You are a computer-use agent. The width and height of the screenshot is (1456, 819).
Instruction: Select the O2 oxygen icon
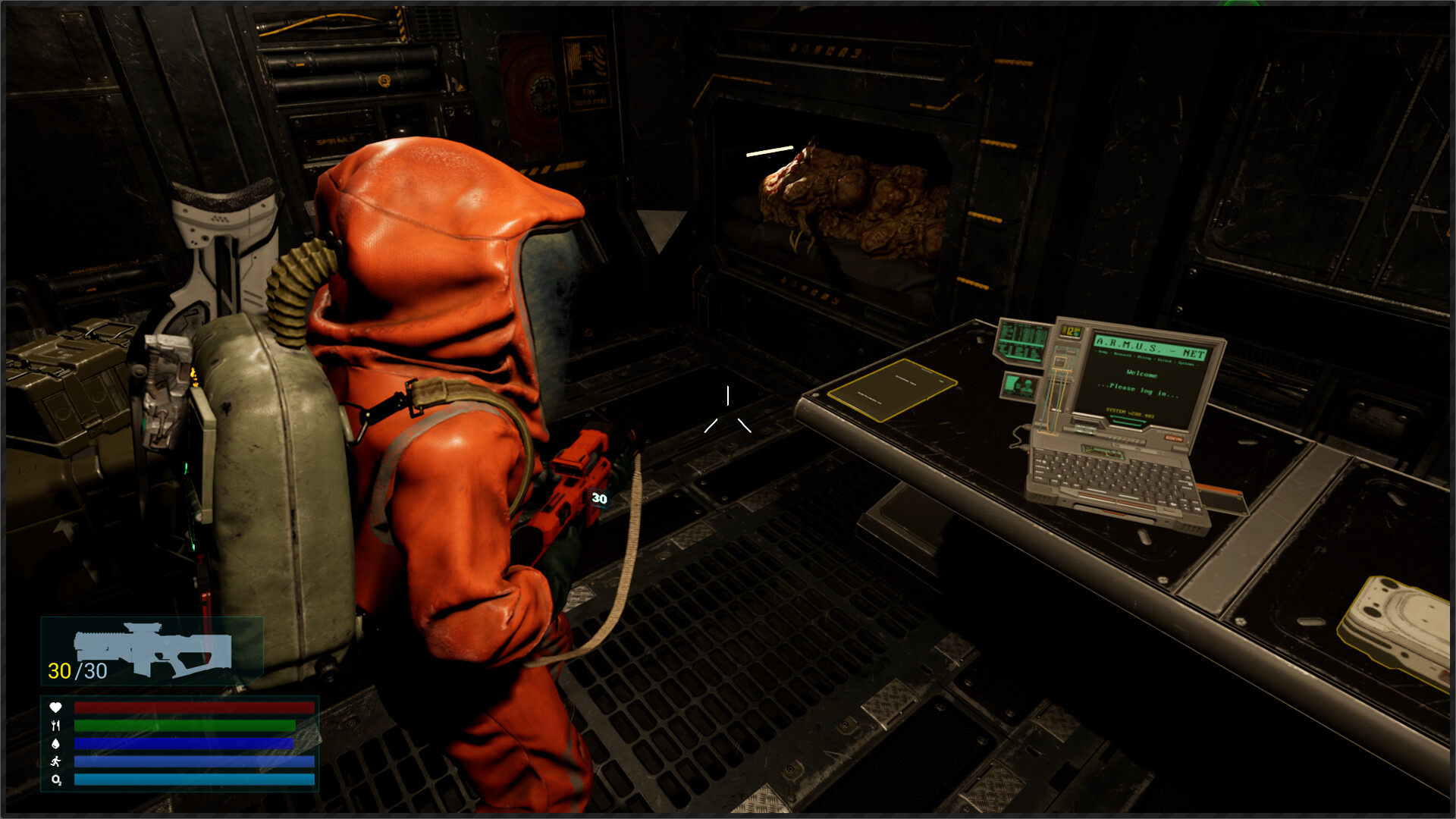(55, 780)
